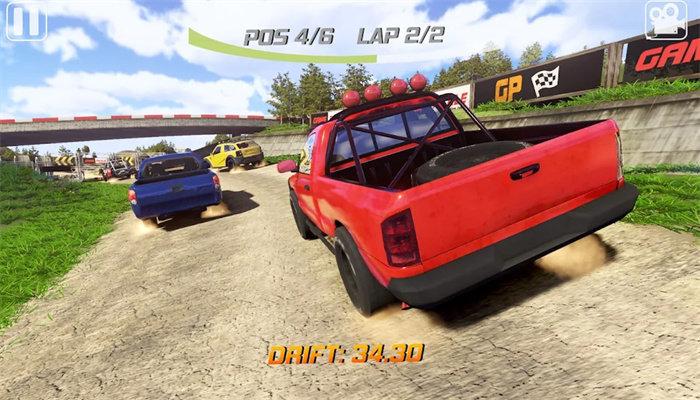The image size is (700, 400).
Task: Pause the race with the pause button
Action: 26,21
